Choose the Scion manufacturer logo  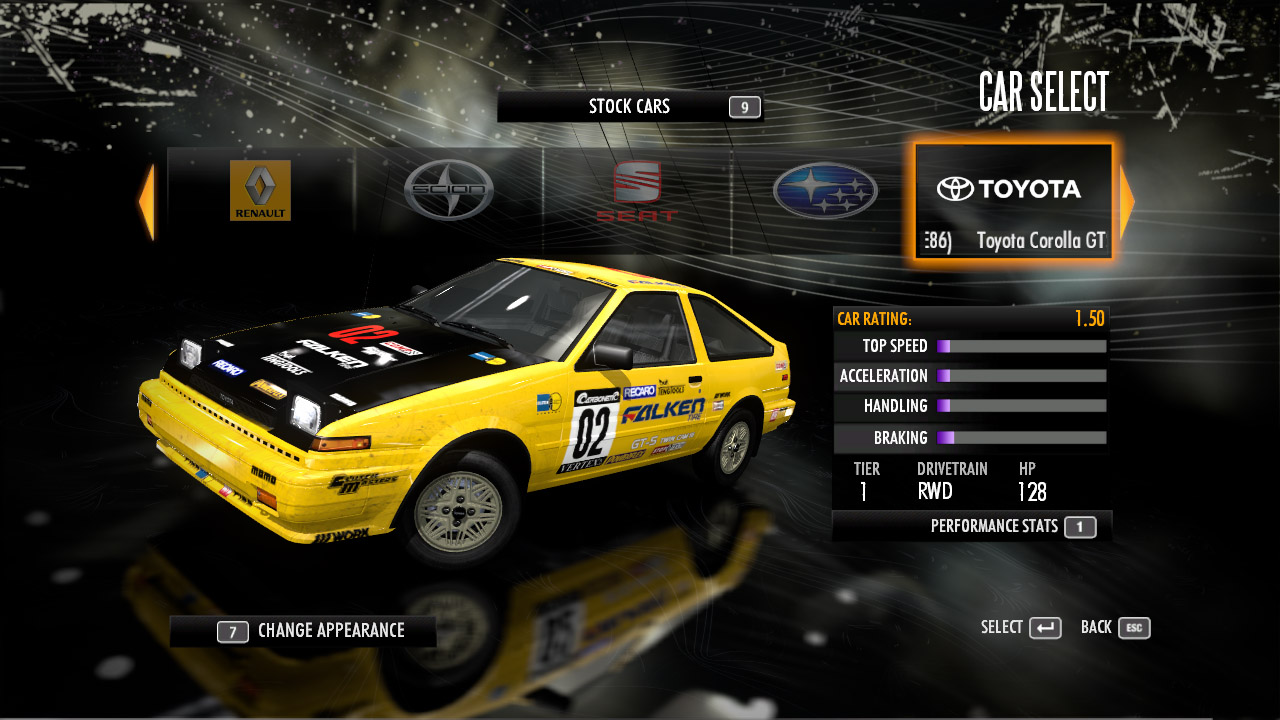pos(449,190)
